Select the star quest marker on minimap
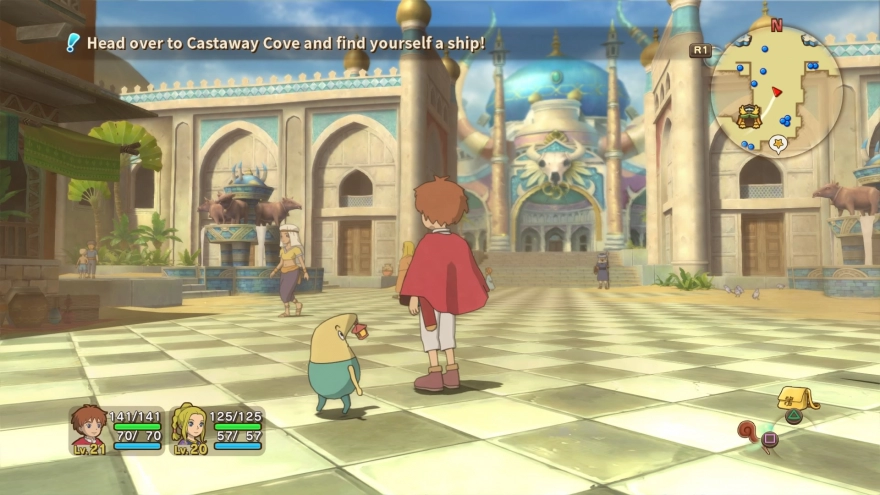 [778, 144]
